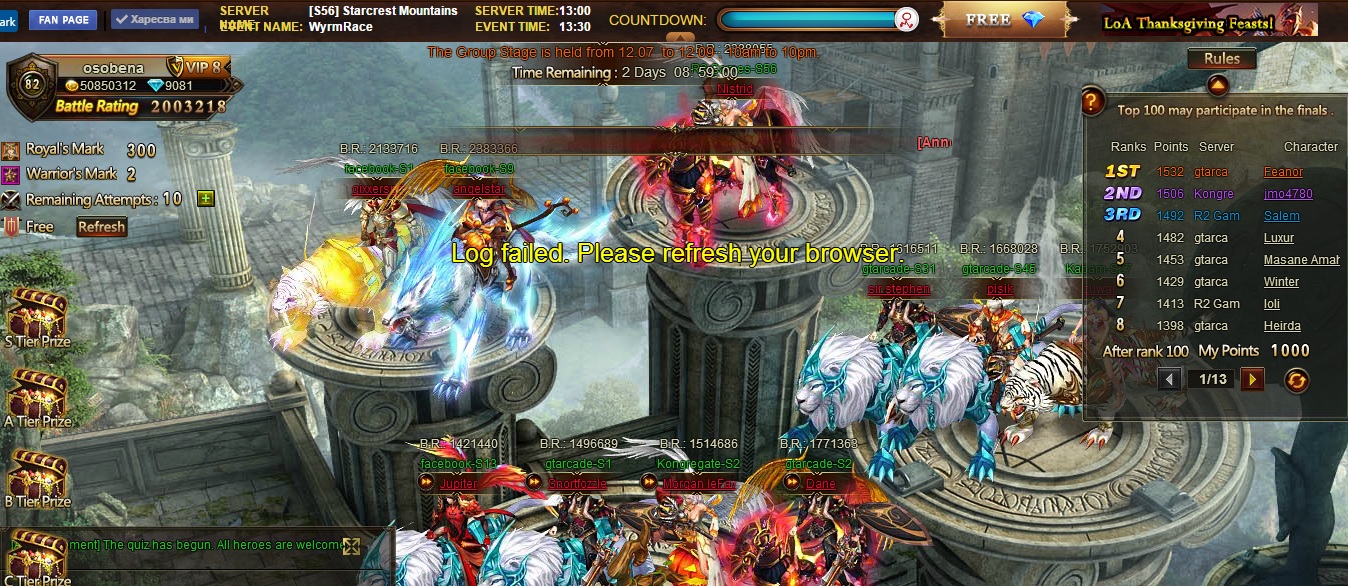
Task: Fast-battle Jupiter with the arrow button
Action: (426, 483)
